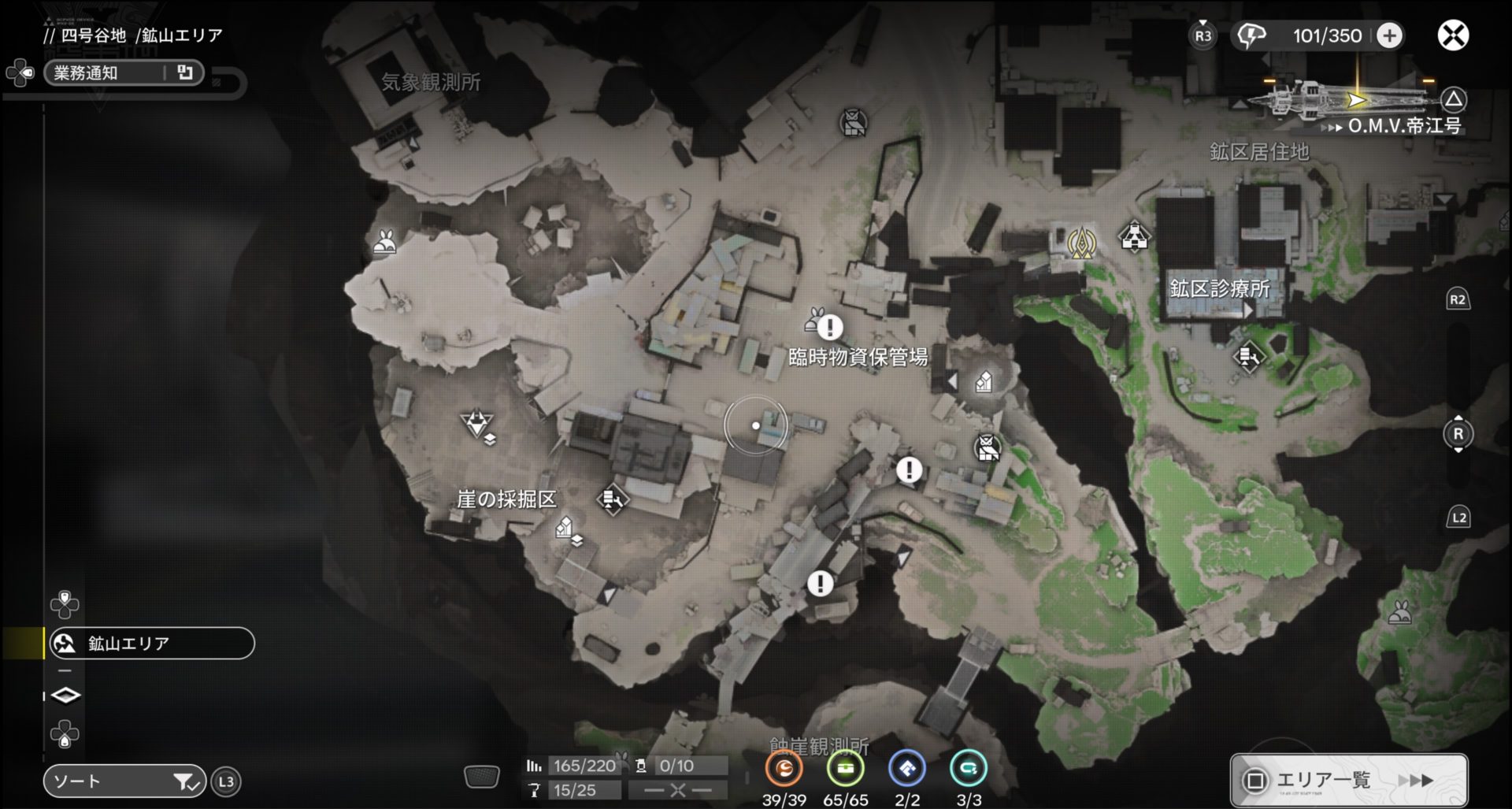Screen dimensions: 1512x809
Task: Select the 鉱区診療所 map label
Action: point(1219,289)
